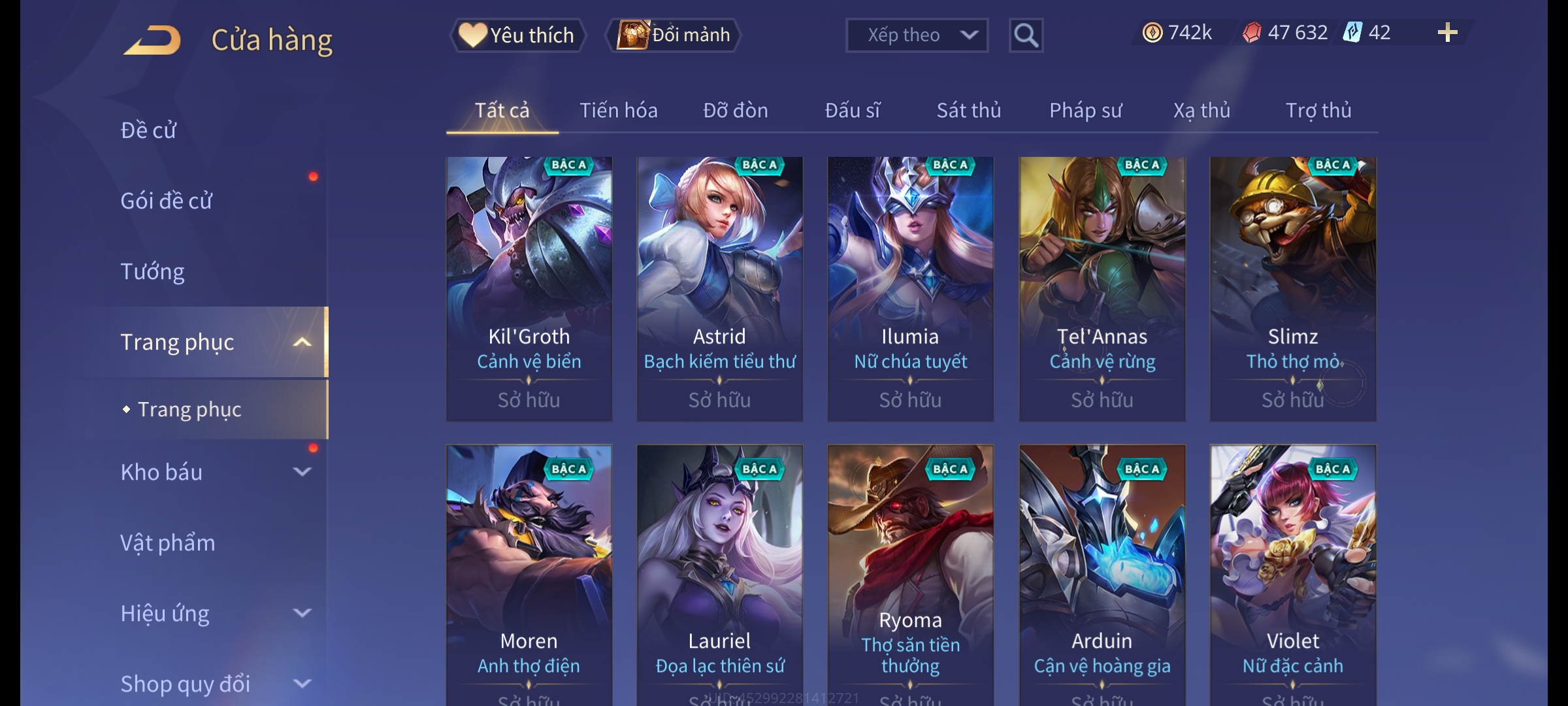
Task: Pick the Ryoma Thợ săn tiền thưởng card
Action: coord(910,575)
